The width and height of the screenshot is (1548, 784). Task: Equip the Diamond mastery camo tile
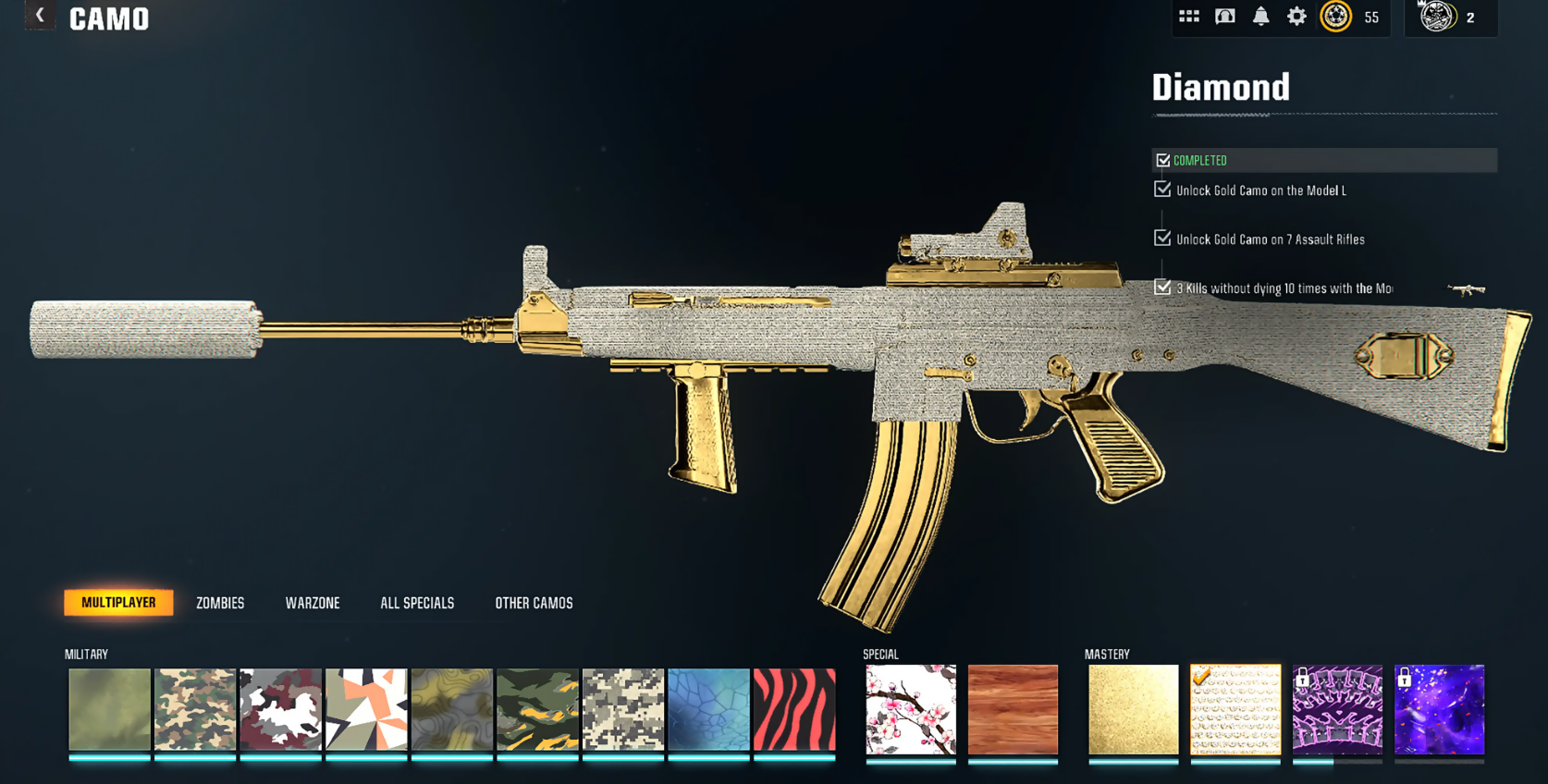[1235, 709]
